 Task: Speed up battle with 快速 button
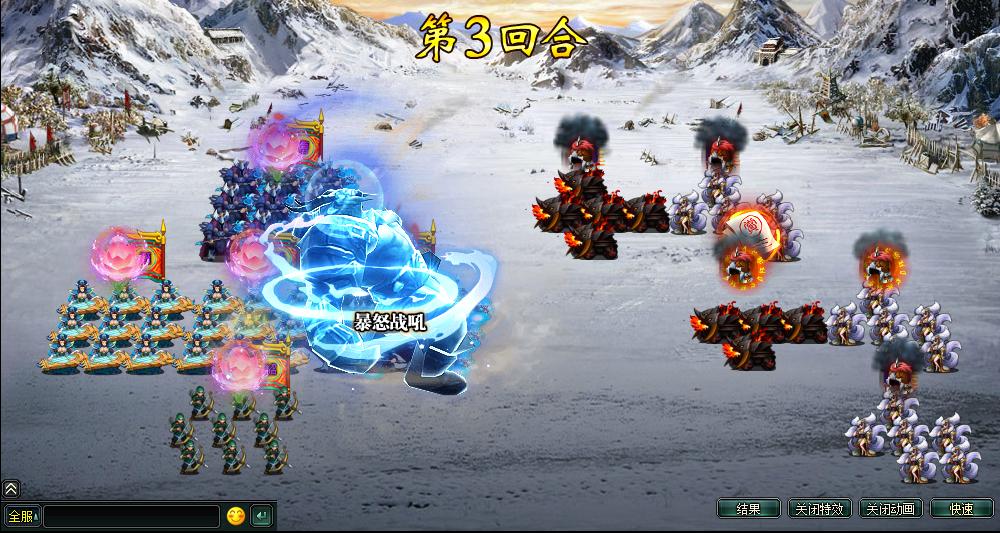[961, 509]
